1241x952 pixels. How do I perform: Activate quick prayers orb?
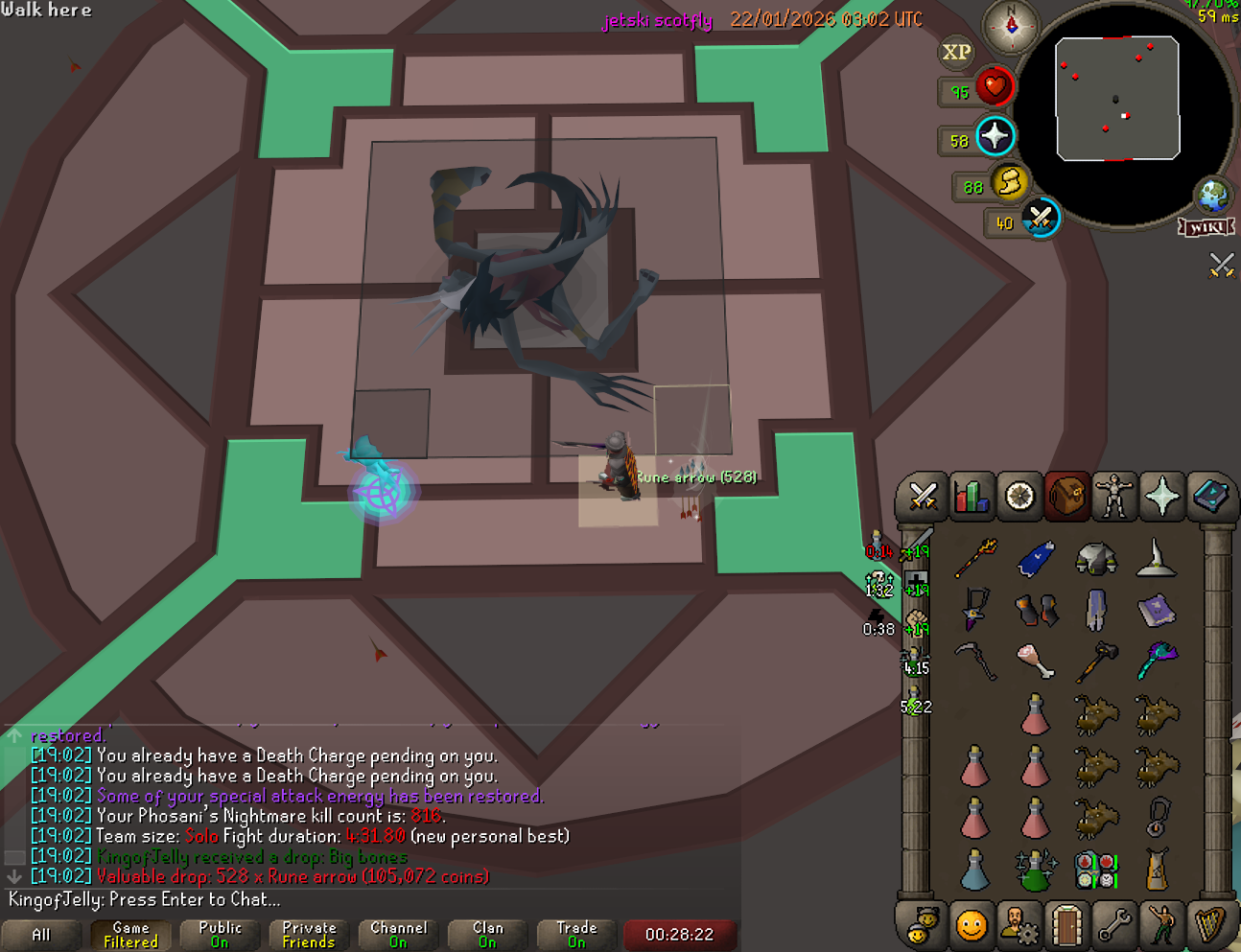point(995,137)
